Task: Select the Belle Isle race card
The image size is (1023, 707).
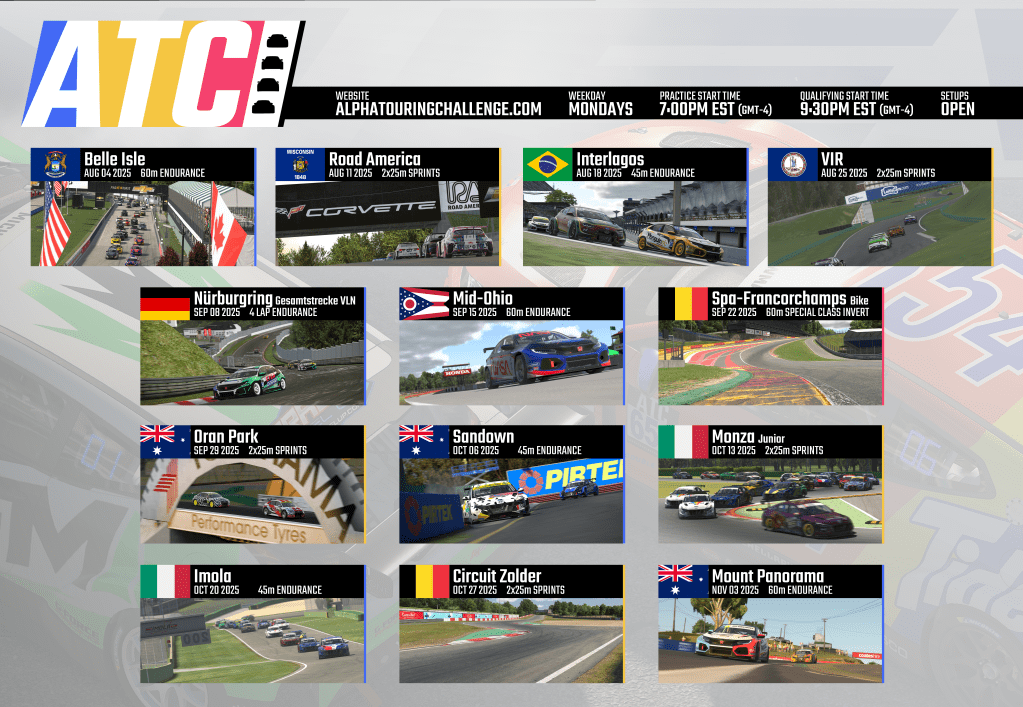Action: point(143,207)
